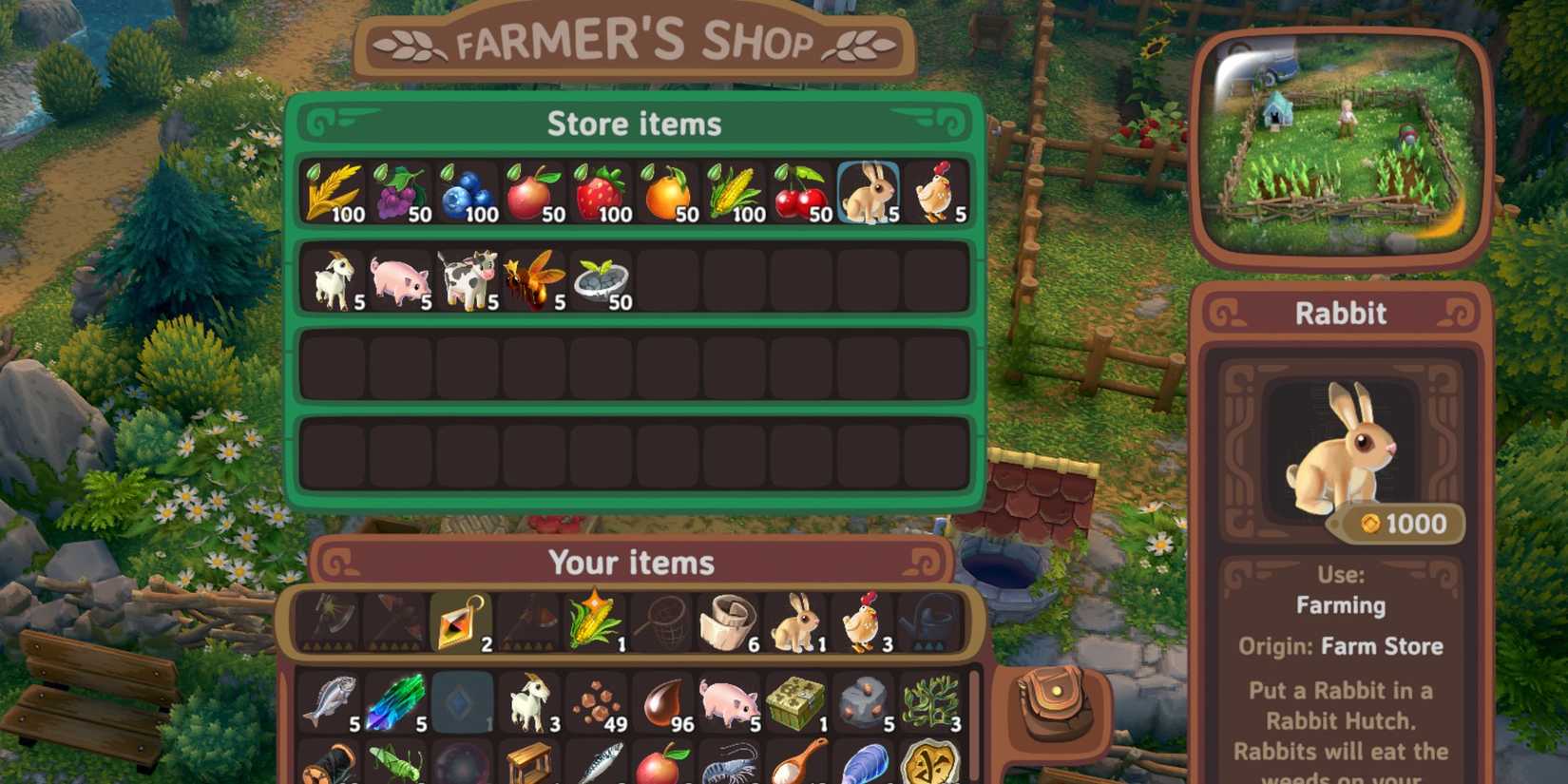Select the watering can in your hotbar
This screenshot has height=784, width=1568.
coord(931,622)
